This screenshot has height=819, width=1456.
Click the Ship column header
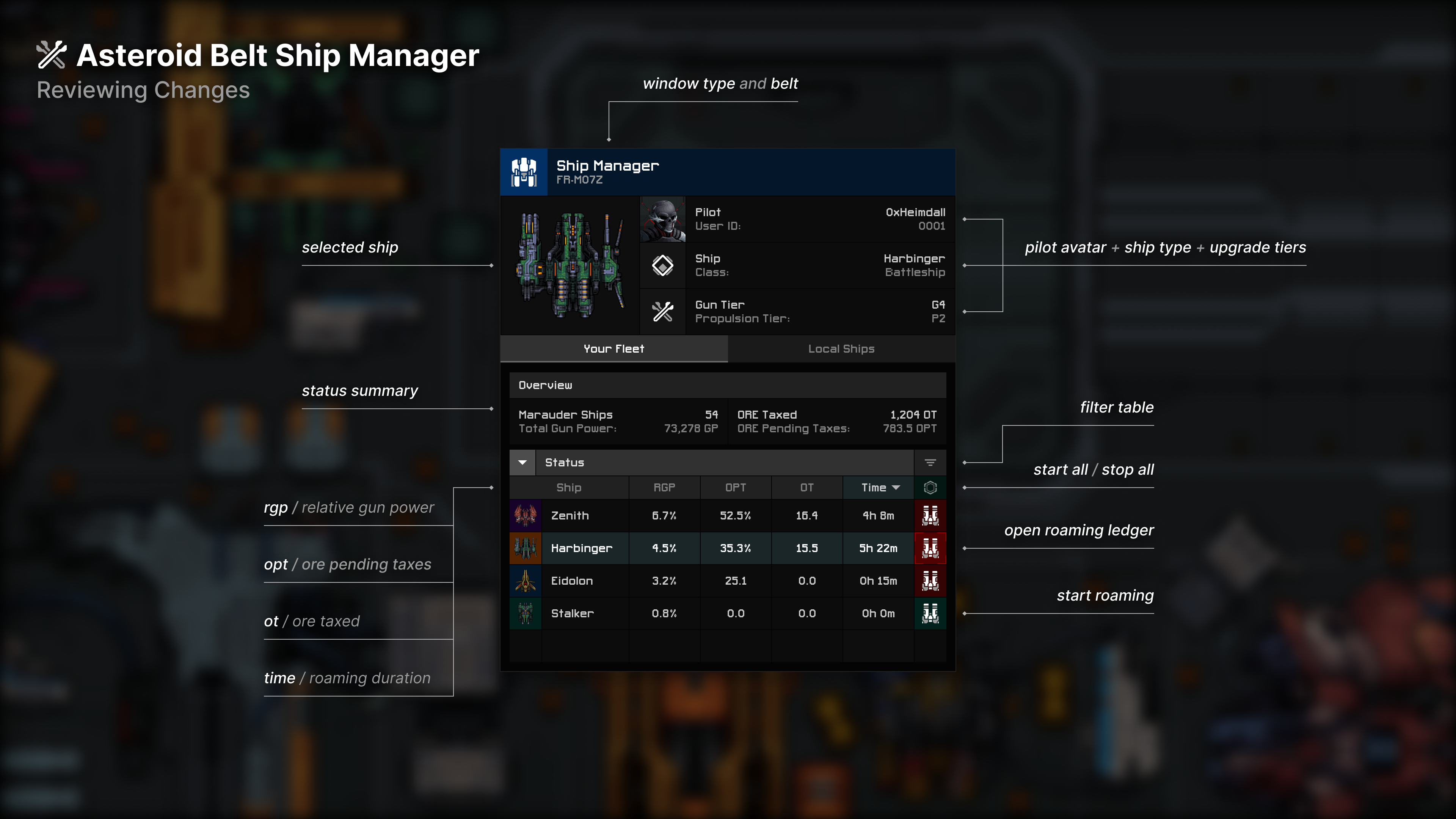coord(569,487)
